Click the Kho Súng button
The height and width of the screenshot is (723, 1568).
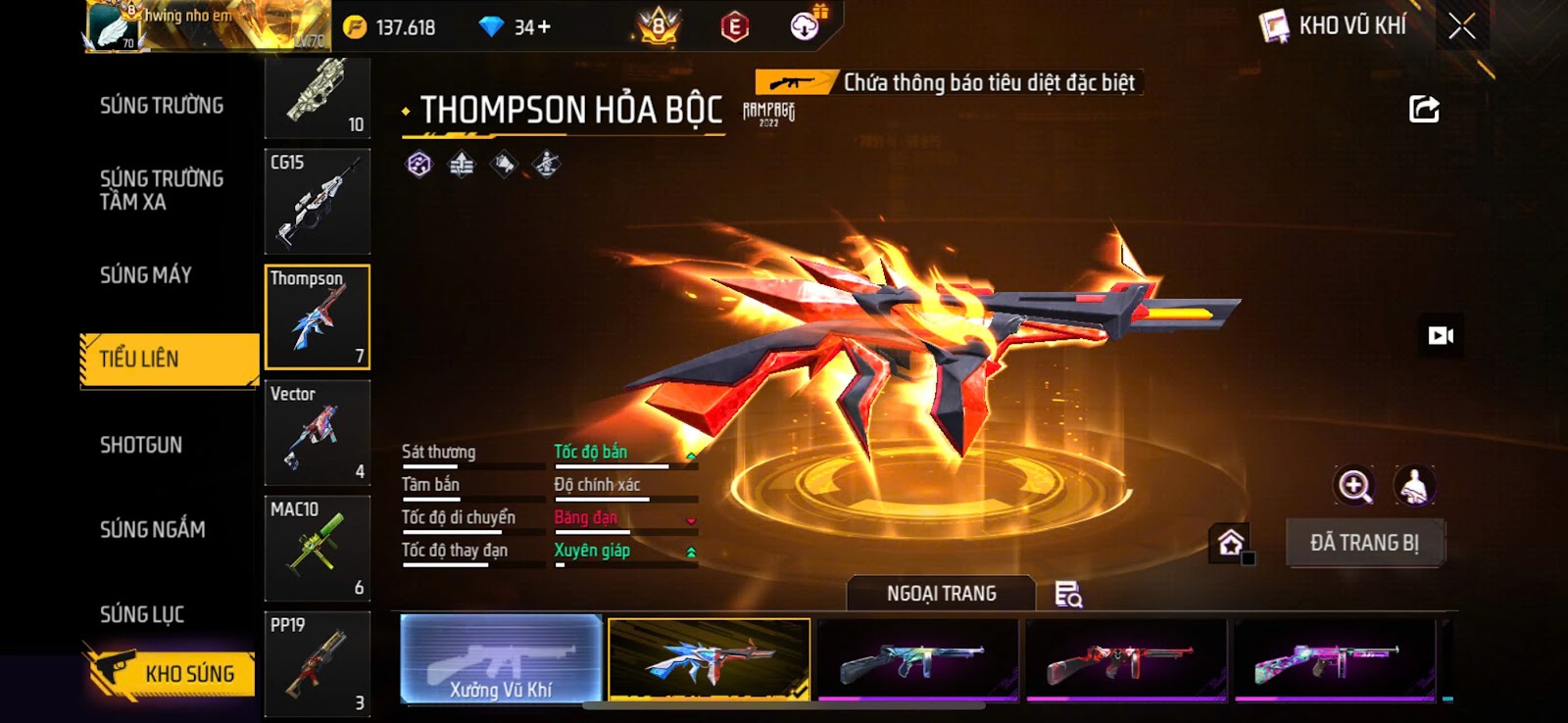[x=170, y=673]
